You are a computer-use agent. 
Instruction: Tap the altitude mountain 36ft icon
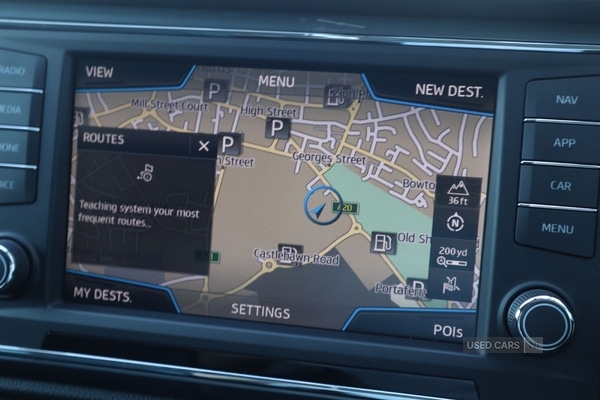pyautogui.click(x=458, y=192)
